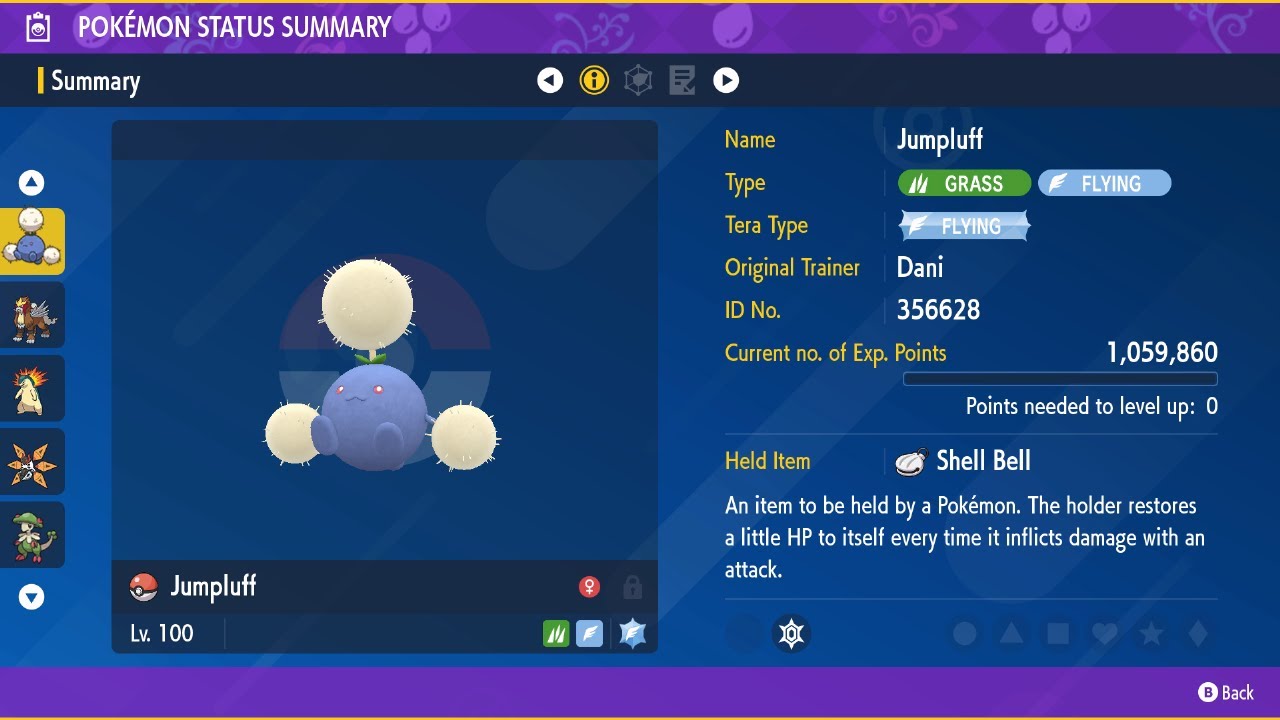Toggle the lock icon on Jumpluff's panel
Image resolution: width=1280 pixels, height=720 pixels.
(x=633, y=587)
